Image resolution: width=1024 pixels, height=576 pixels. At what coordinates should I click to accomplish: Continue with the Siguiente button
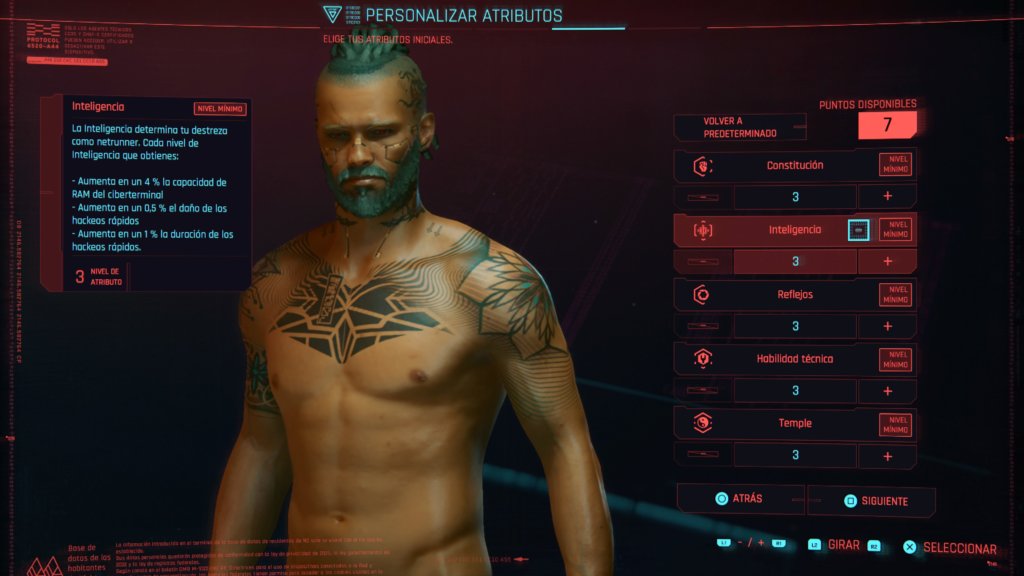pyautogui.click(x=871, y=500)
